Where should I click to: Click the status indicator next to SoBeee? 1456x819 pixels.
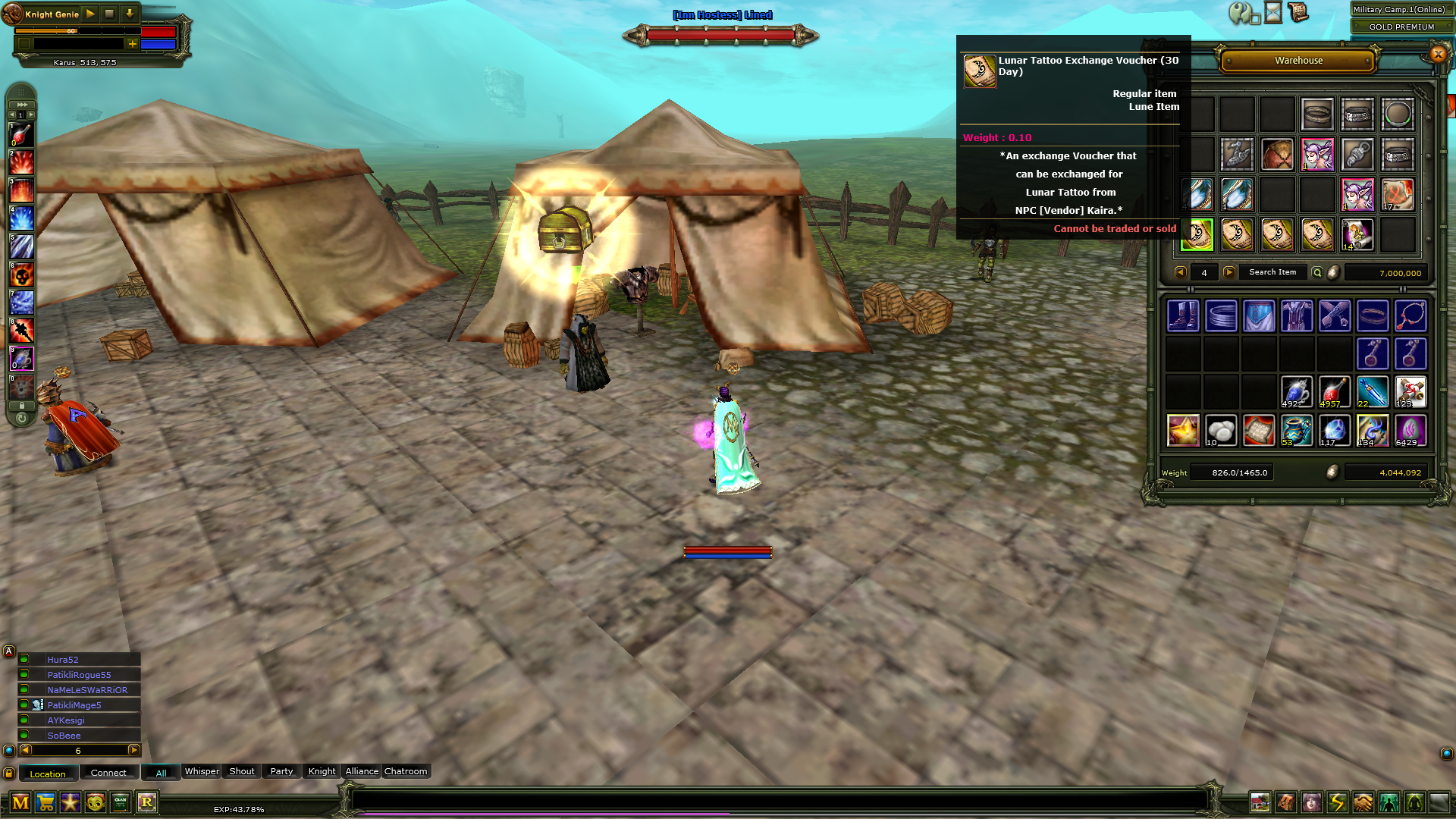pos(24,735)
